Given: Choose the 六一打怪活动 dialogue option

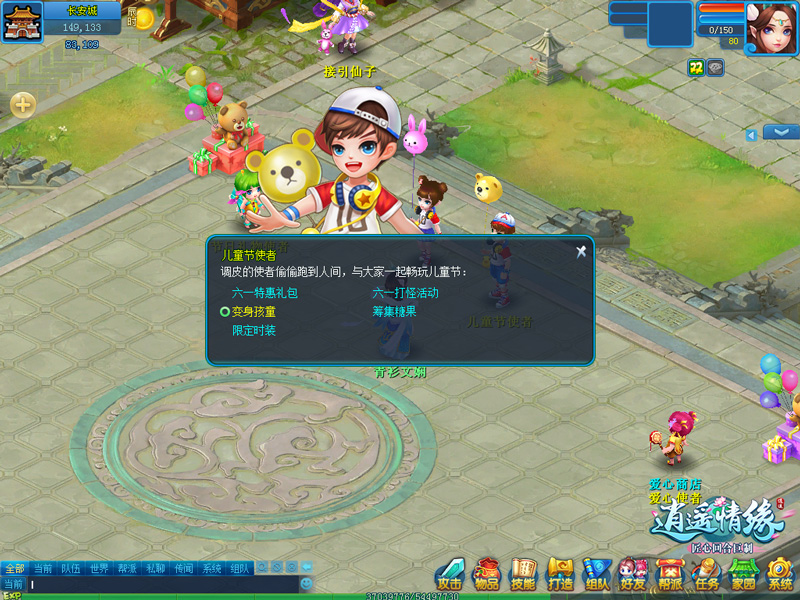Looking at the screenshot, I should pos(405,293).
